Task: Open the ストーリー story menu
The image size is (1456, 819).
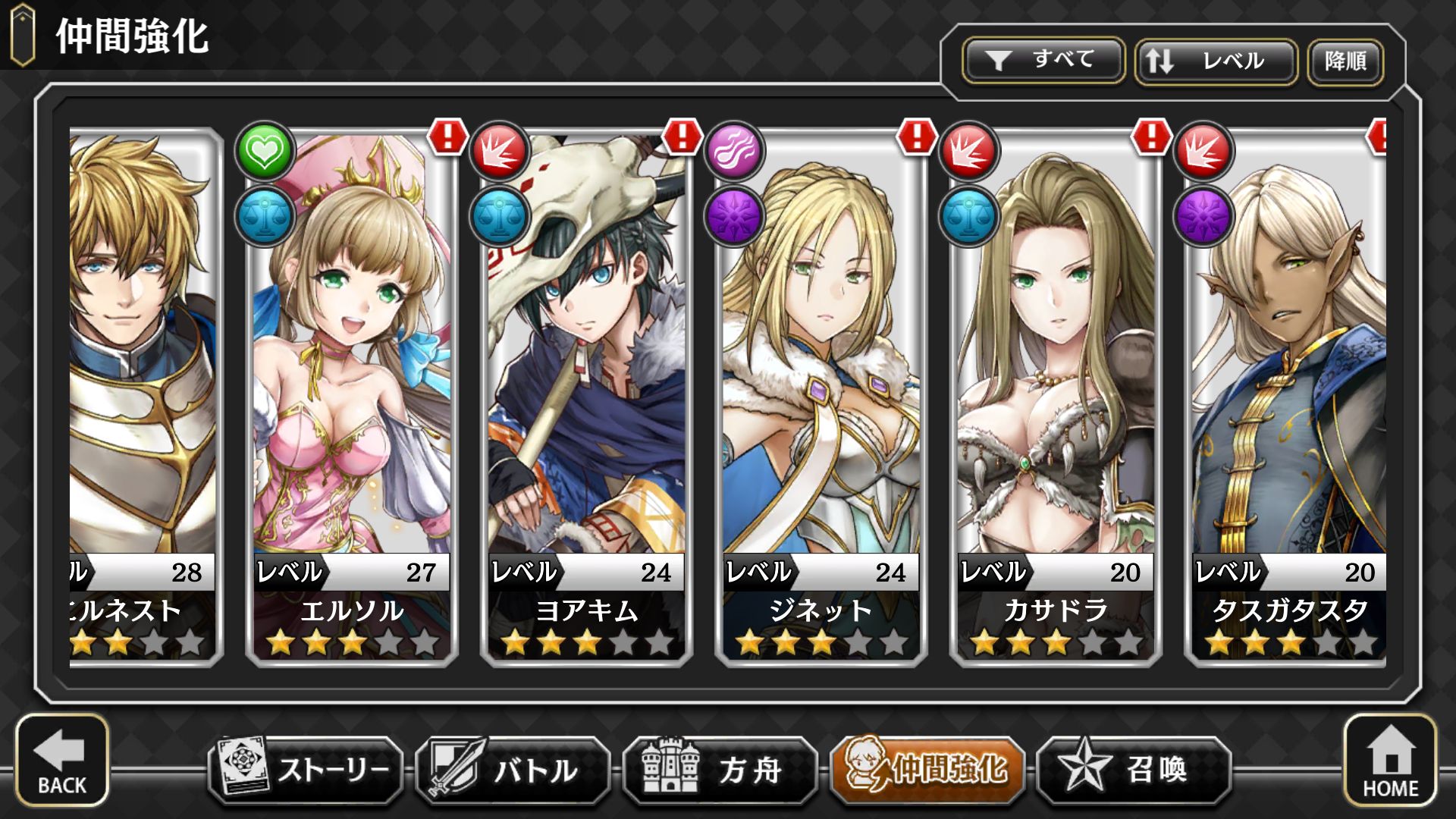Action: tap(306, 770)
